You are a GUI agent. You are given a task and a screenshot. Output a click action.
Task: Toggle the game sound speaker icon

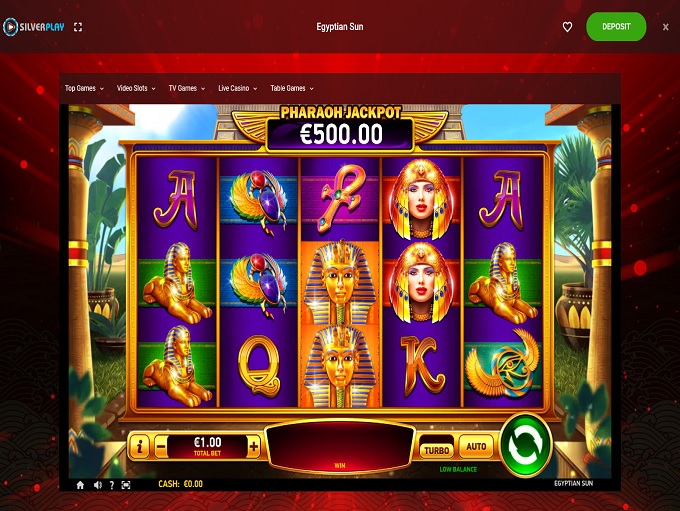pyautogui.click(x=97, y=485)
